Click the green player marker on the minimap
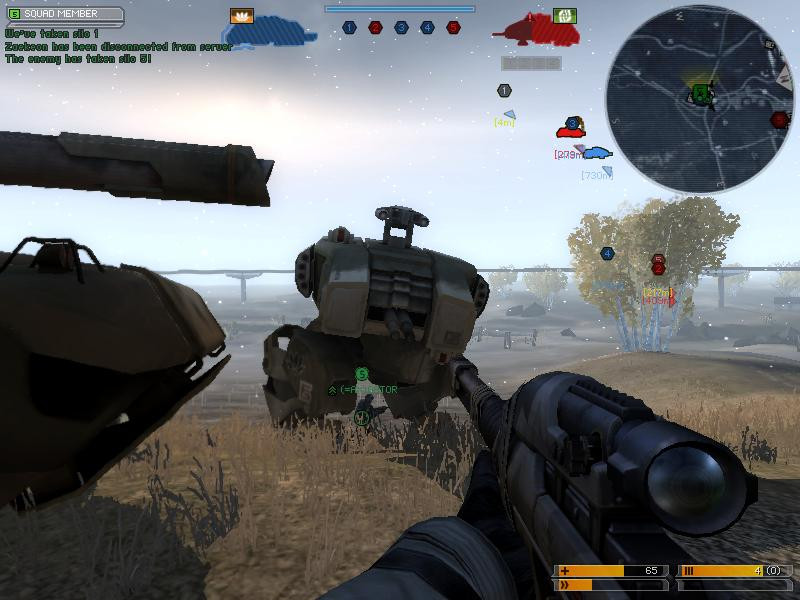 (701, 94)
